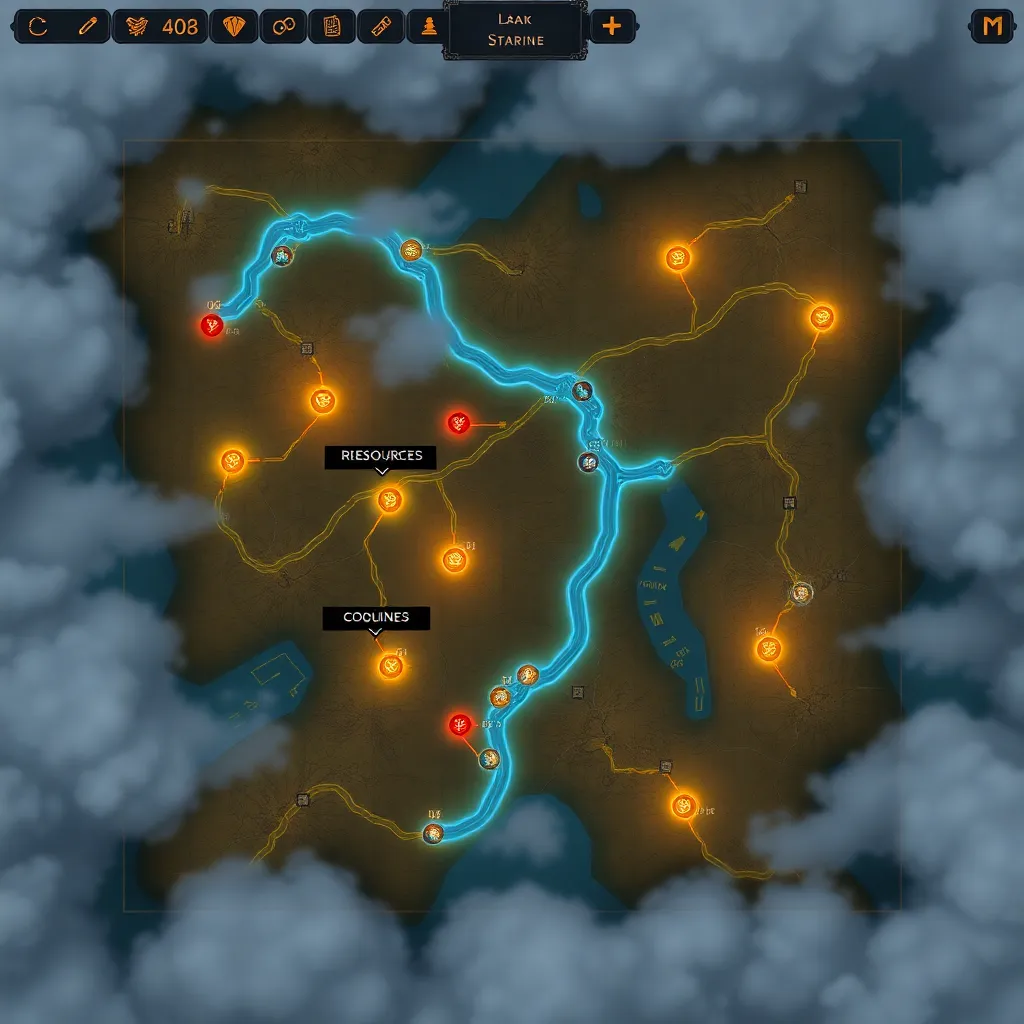Screen dimensions: 1024x1024
Task: Open the Laak Starine title panel
Action: coord(515,29)
